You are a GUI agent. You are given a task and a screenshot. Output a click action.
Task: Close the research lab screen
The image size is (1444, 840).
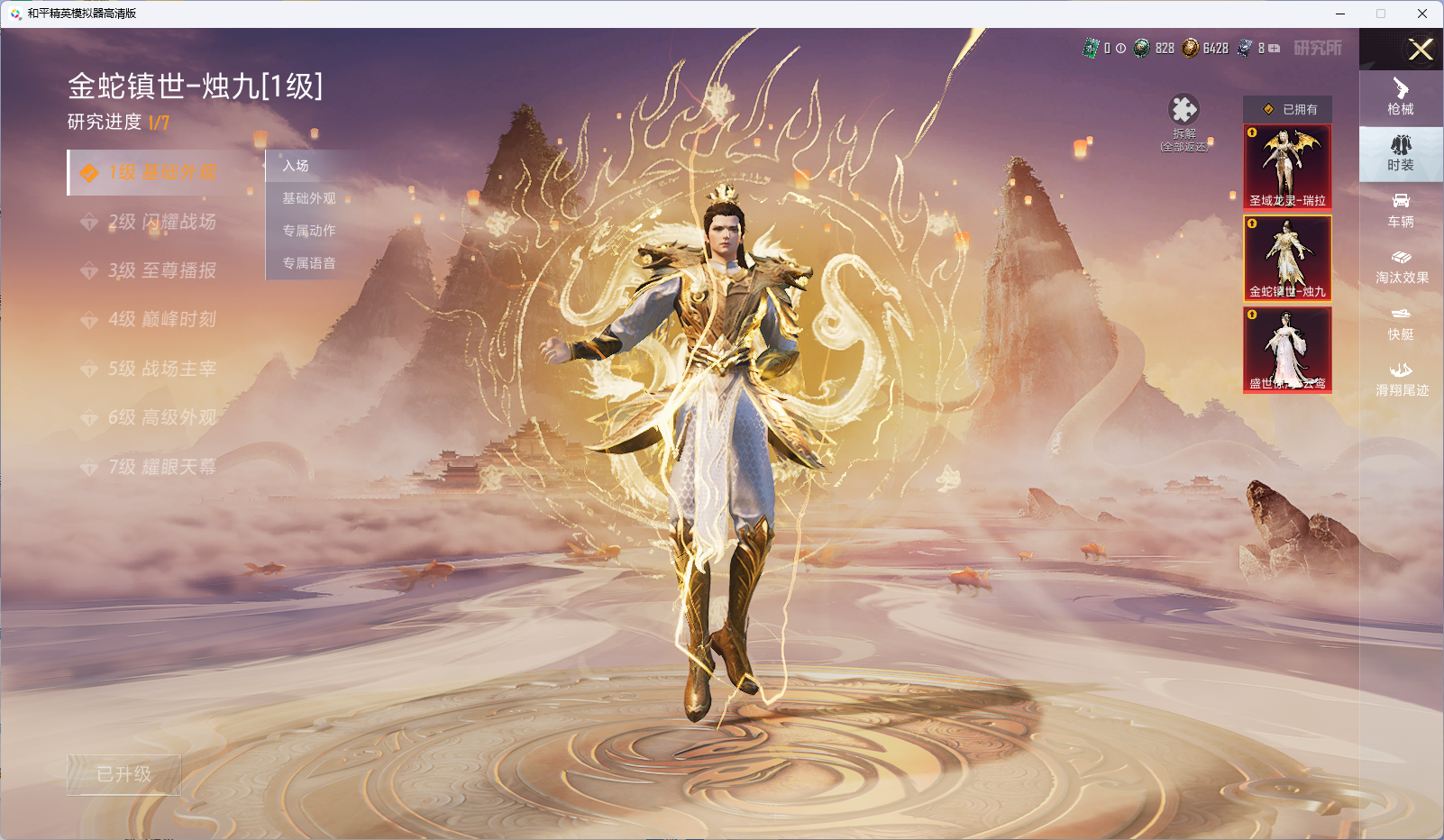click(x=1421, y=50)
